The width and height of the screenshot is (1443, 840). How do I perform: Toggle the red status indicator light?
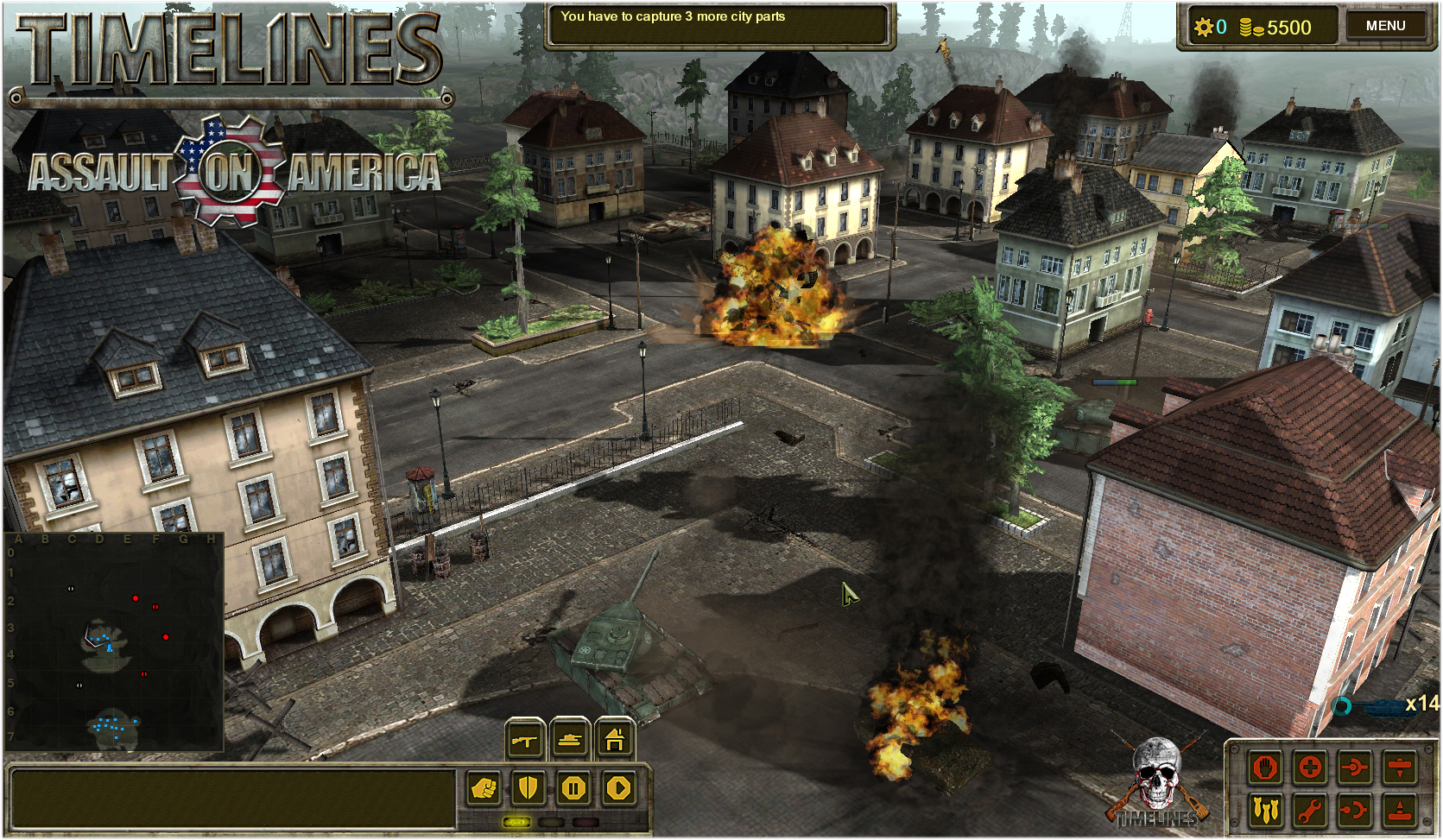[585, 821]
